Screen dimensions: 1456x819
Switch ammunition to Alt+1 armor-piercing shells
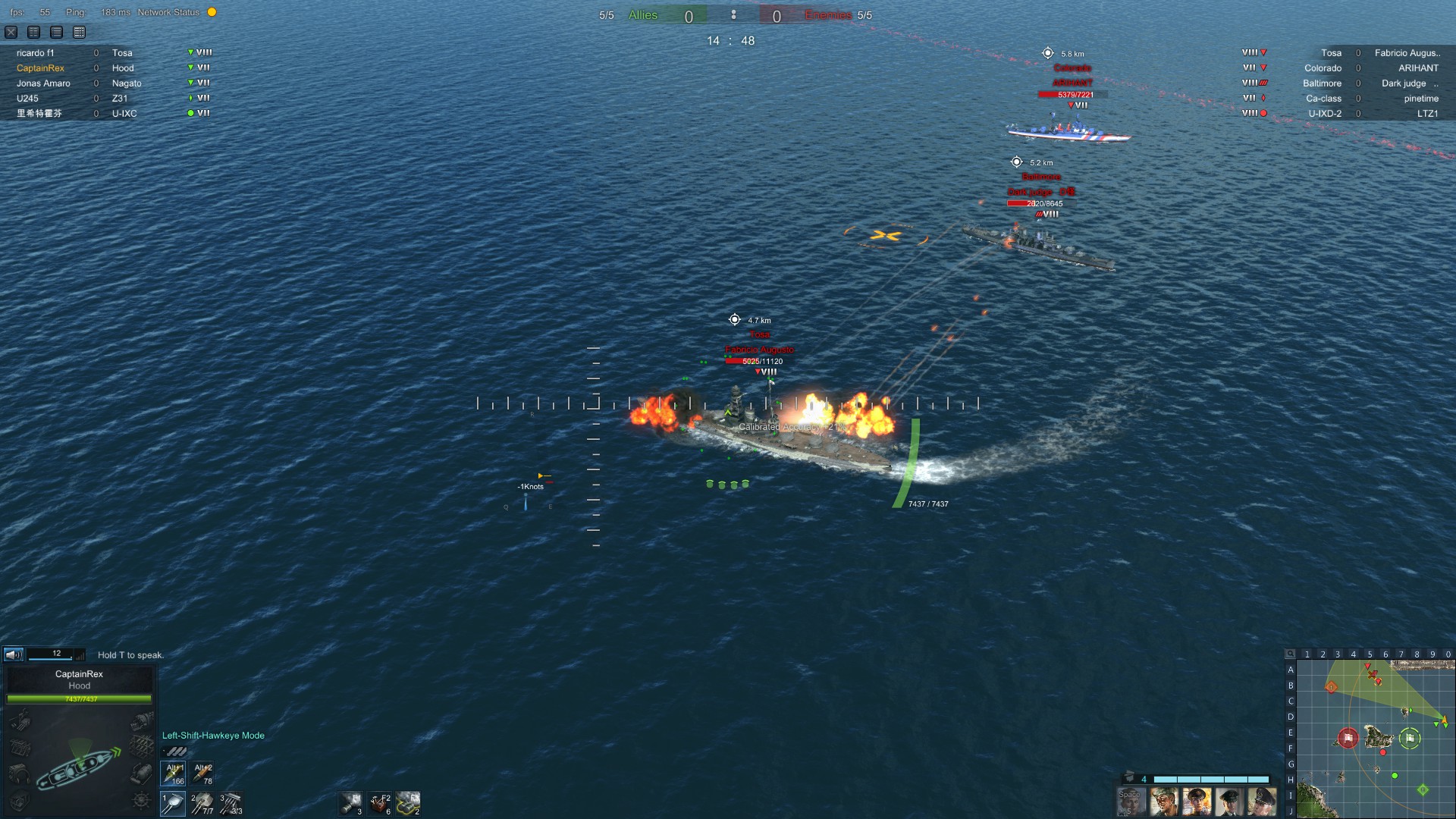click(x=173, y=773)
